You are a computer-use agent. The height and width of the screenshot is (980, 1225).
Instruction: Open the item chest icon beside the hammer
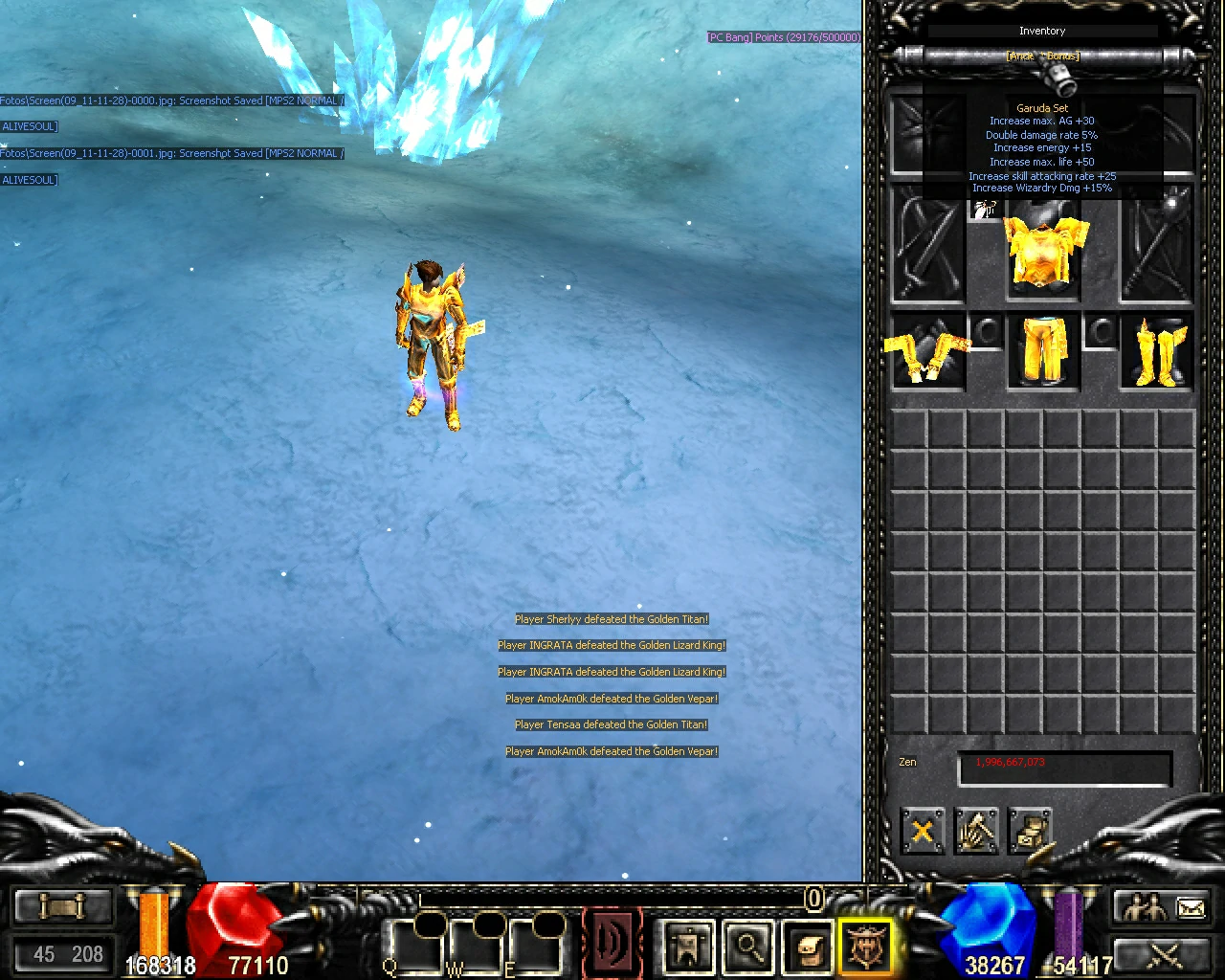point(1030,832)
